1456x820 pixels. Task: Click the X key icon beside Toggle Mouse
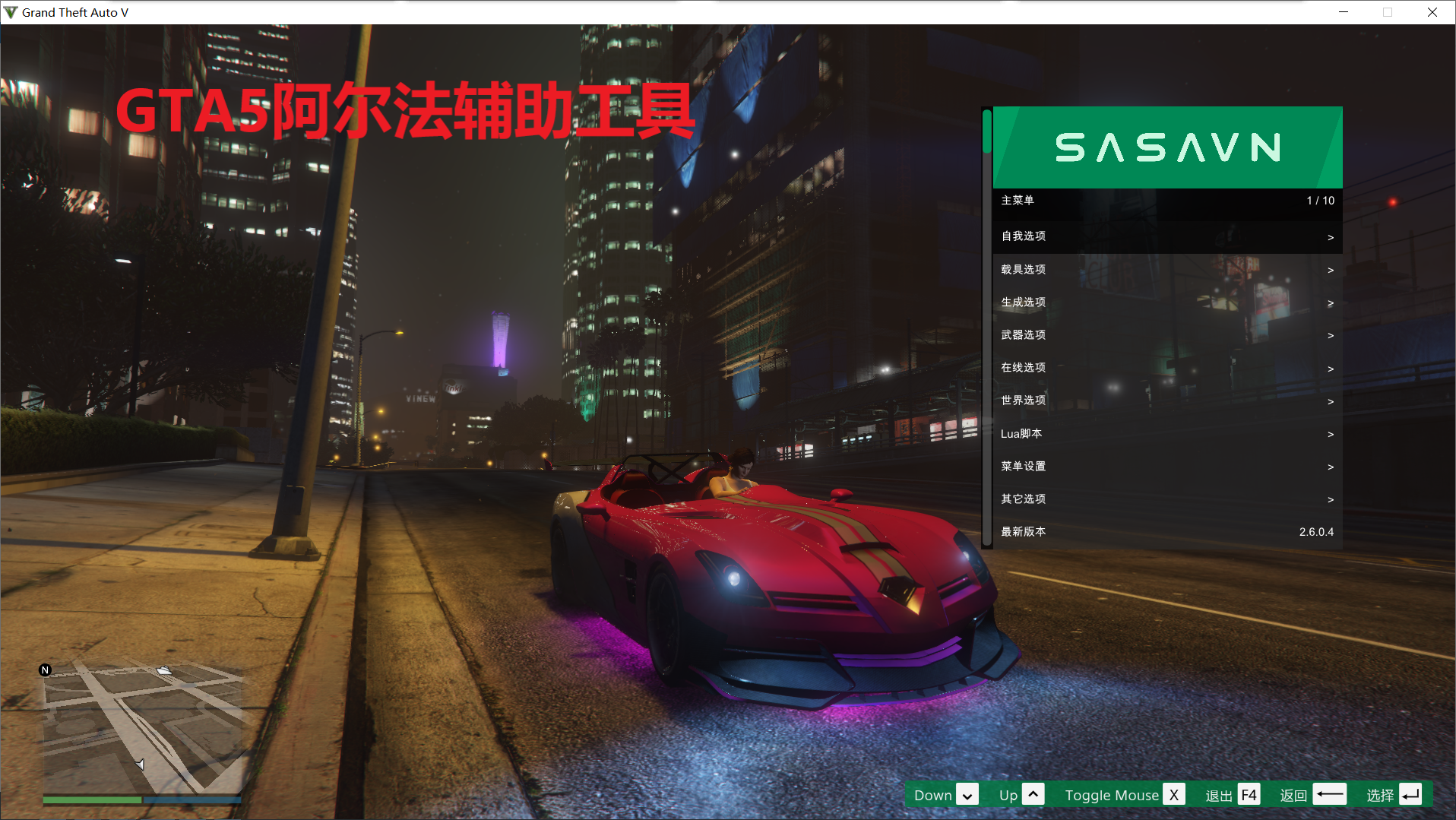[x=1174, y=794]
